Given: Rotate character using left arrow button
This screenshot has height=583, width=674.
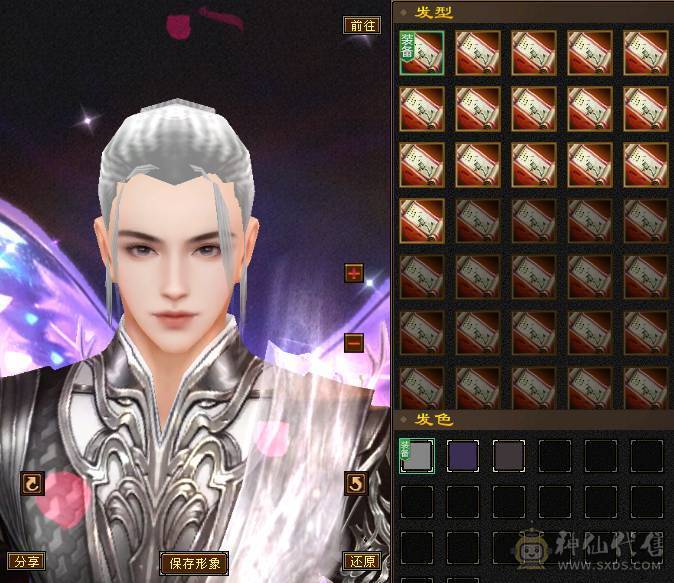Looking at the screenshot, I should pos(32,484).
